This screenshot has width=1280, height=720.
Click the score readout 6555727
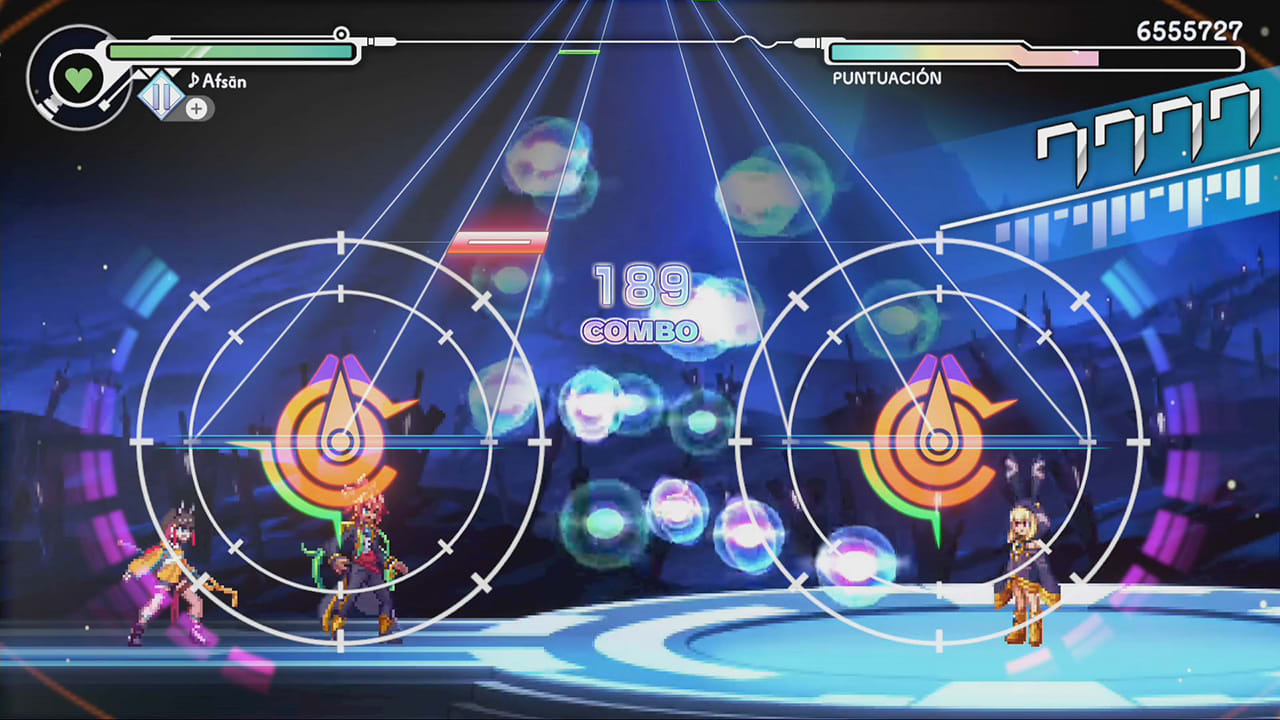[x=1190, y=32]
